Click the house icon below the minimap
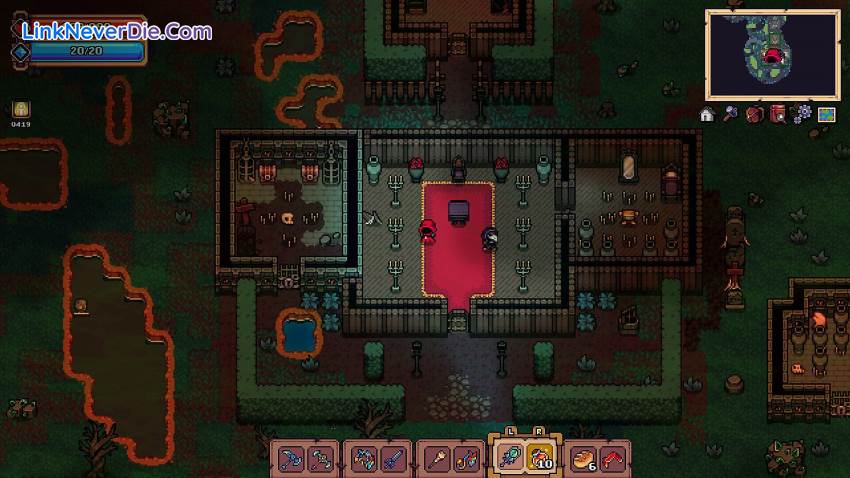The width and height of the screenshot is (850, 478). pos(707,115)
